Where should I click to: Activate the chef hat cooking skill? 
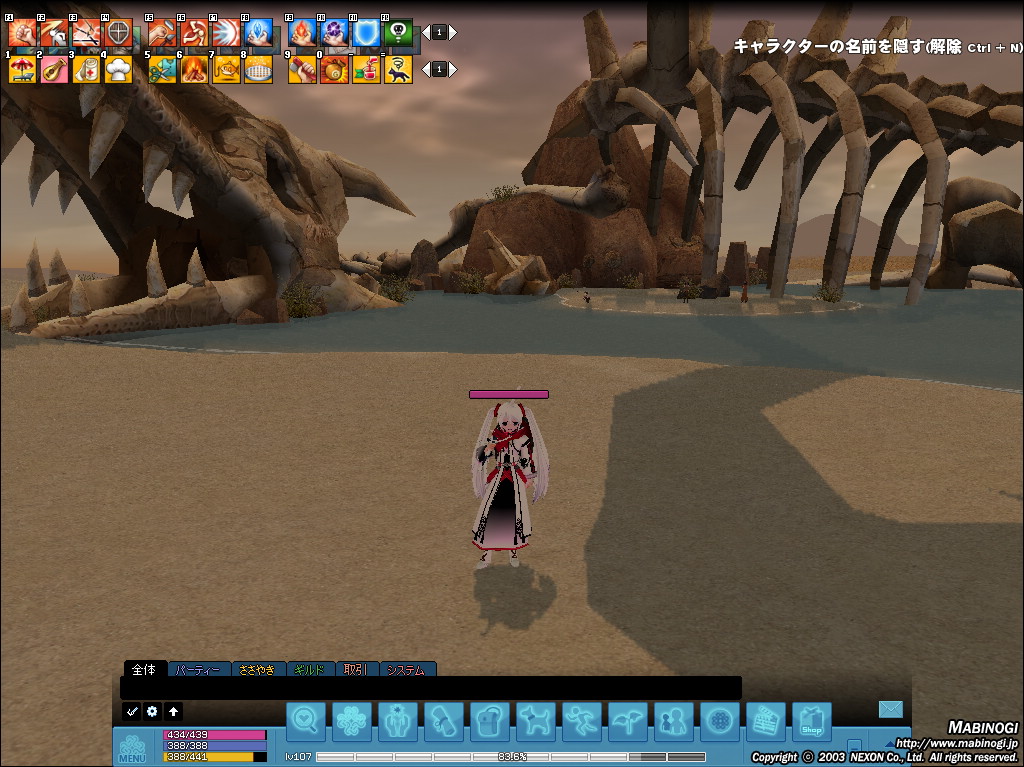pos(119,69)
